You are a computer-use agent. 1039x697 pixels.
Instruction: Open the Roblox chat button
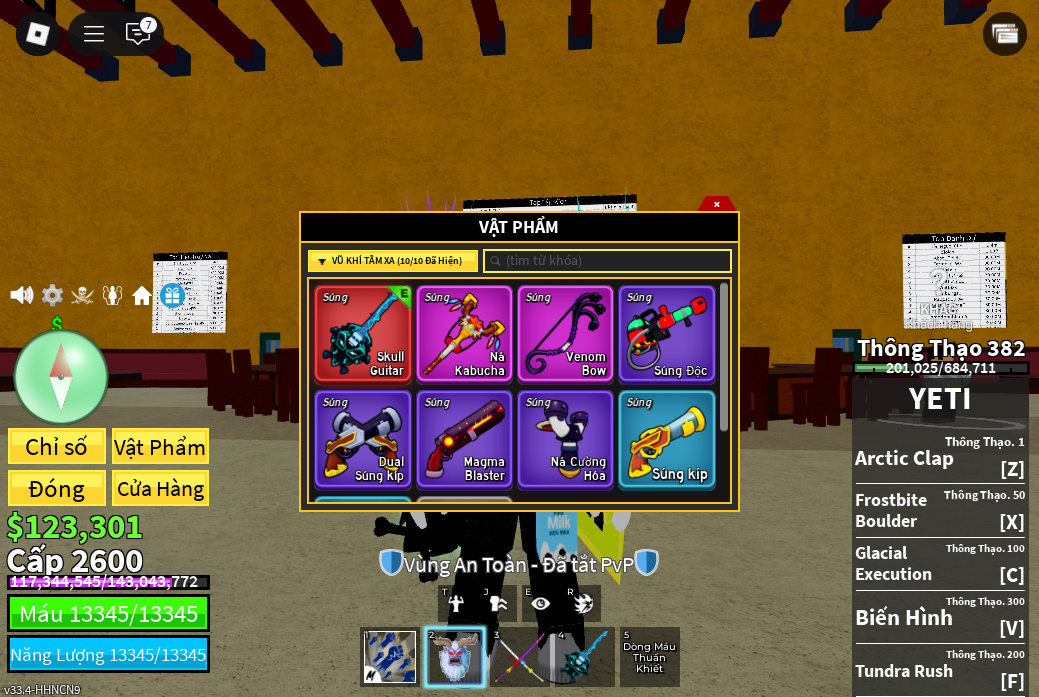coord(138,34)
